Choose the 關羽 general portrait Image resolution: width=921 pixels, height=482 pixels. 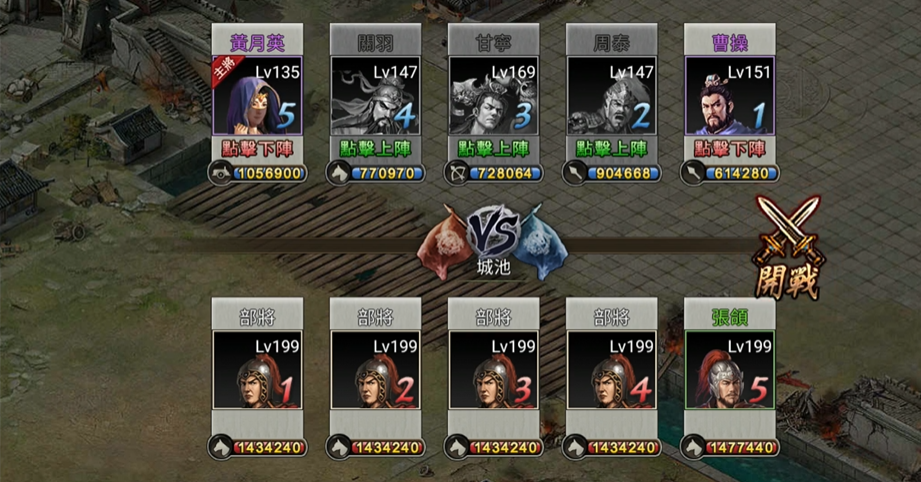pos(375,97)
